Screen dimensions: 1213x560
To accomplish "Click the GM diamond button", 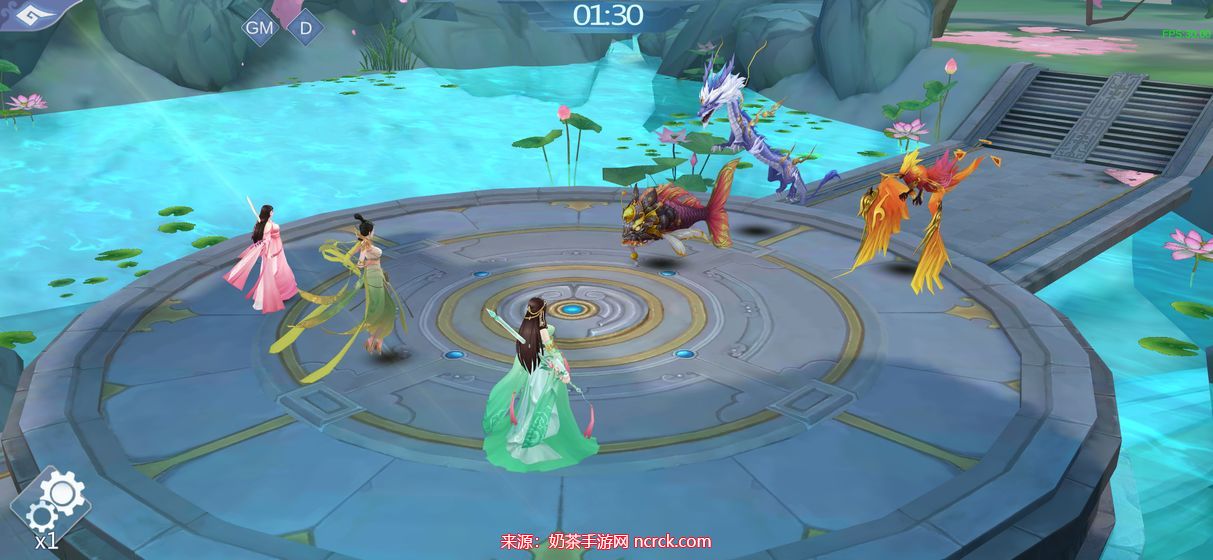I will [x=260, y=28].
